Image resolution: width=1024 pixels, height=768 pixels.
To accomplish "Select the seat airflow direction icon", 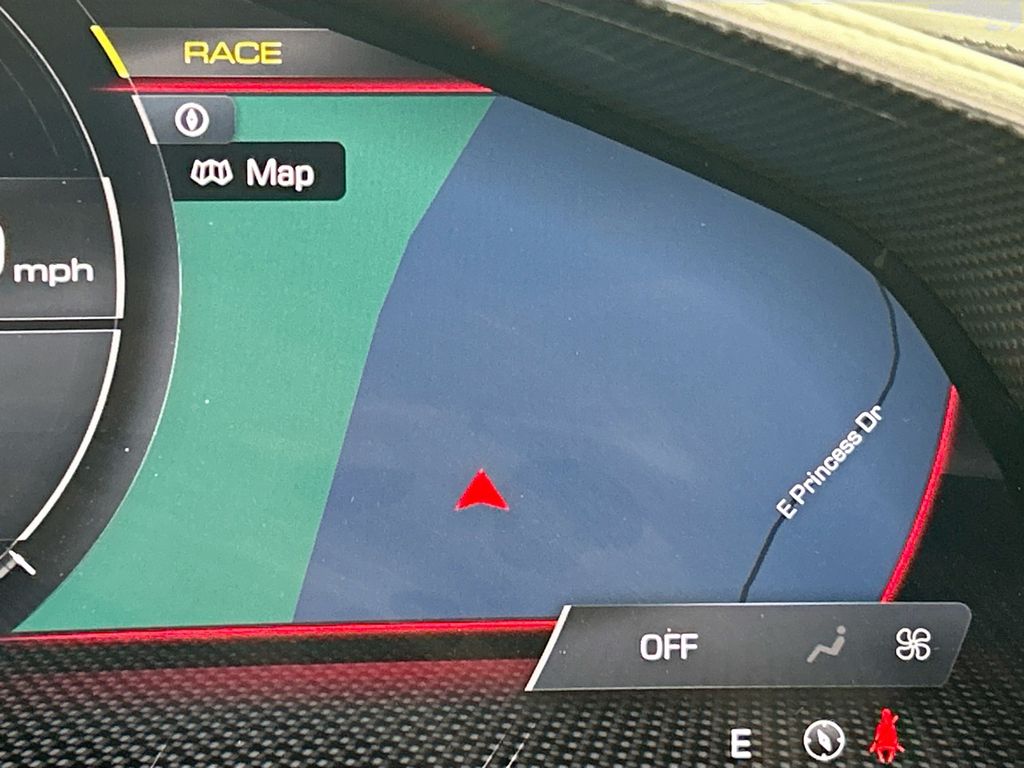I will (x=826, y=646).
